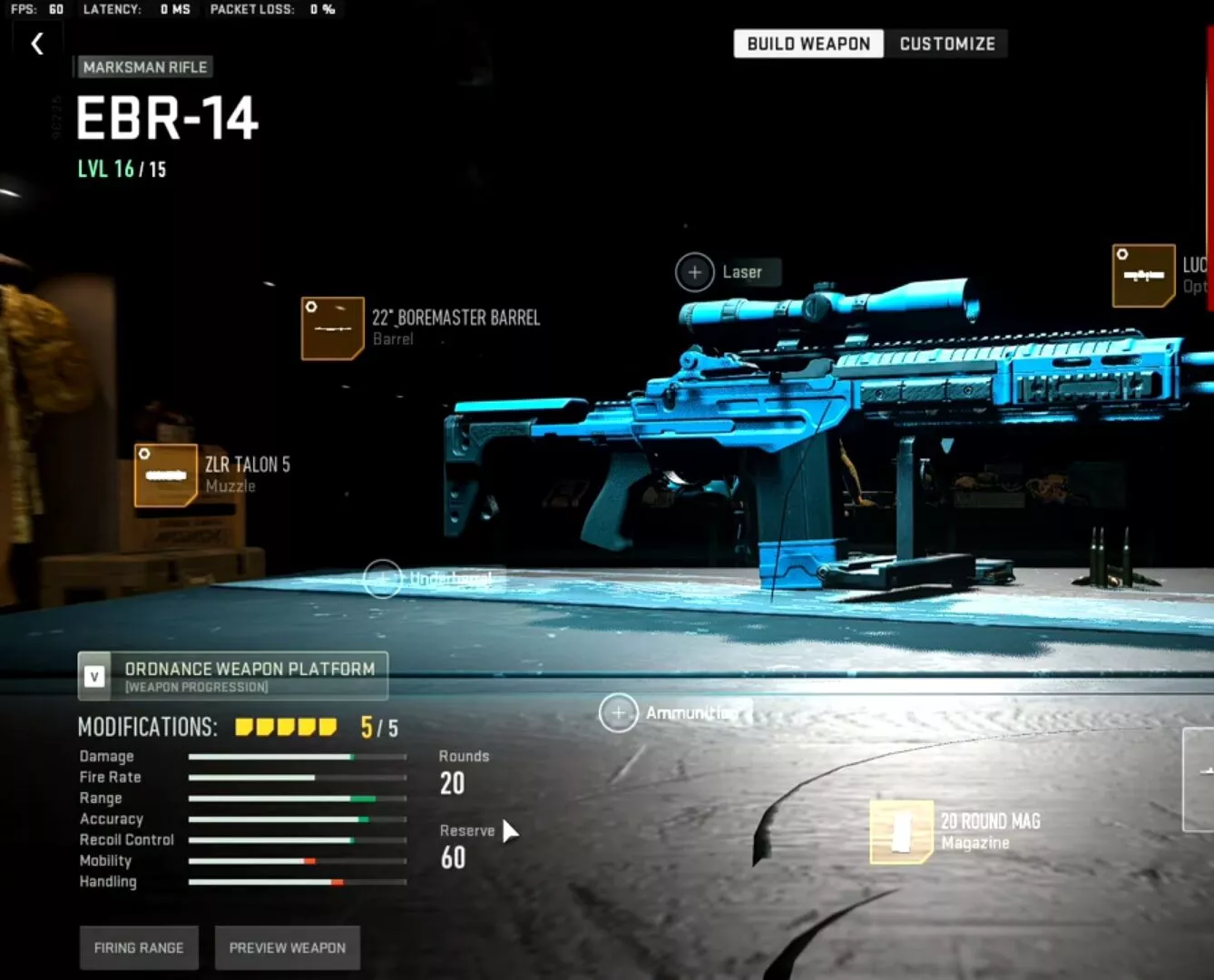1214x980 pixels.
Task: Click Preview Weapon
Action: coord(287,947)
